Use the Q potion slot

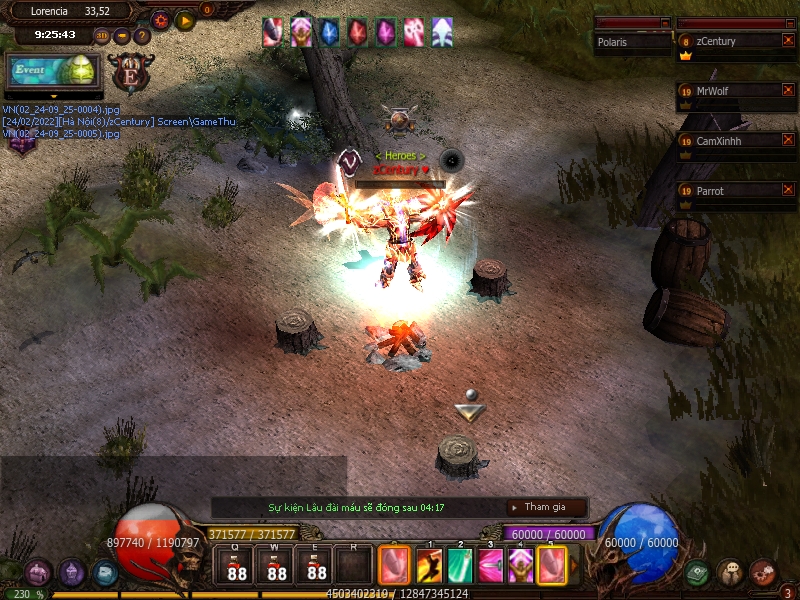tap(236, 565)
